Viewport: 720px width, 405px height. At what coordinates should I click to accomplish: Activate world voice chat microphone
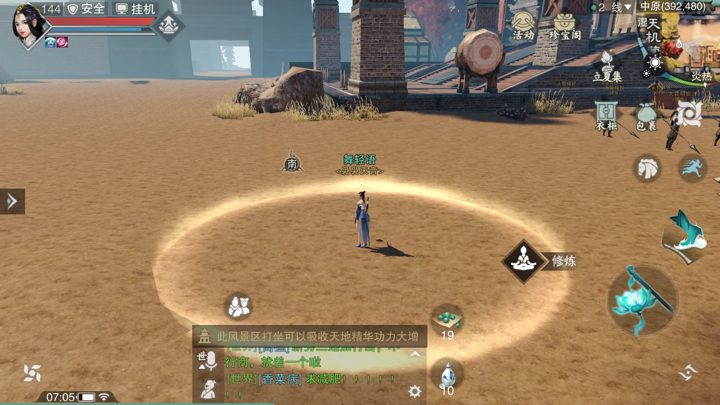tap(208, 362)
